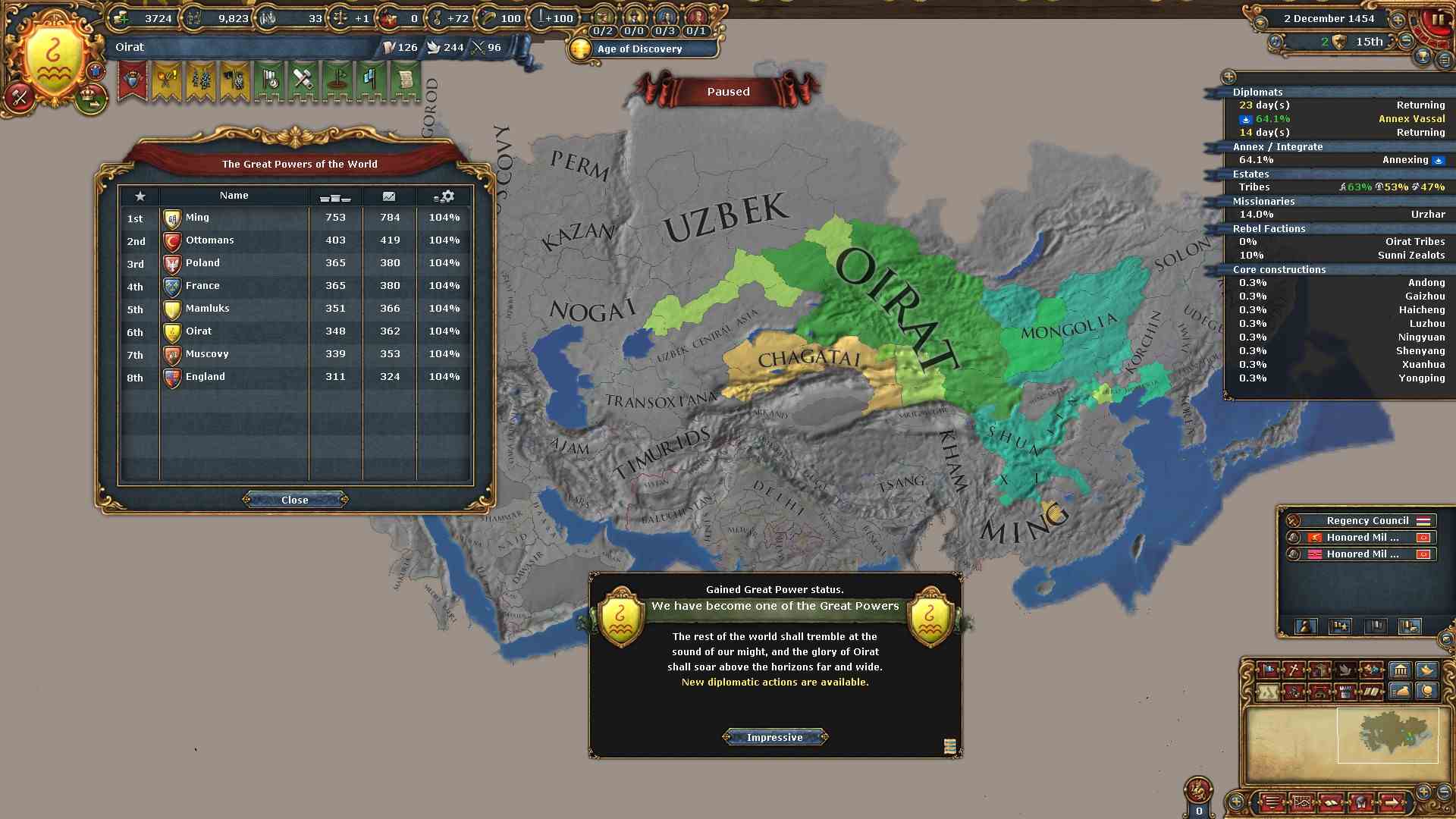Image resolution: width=1456 pixels, height=819 pixels.
Task: Open the red crown banner alert
Action: (x=133, y=82)
